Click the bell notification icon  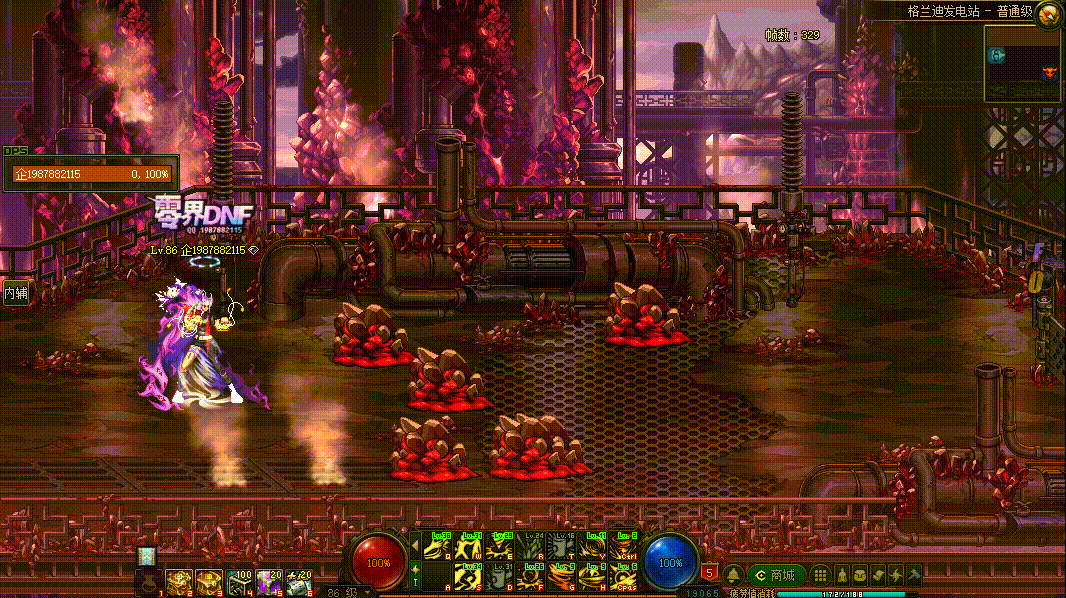pos(733,575)
